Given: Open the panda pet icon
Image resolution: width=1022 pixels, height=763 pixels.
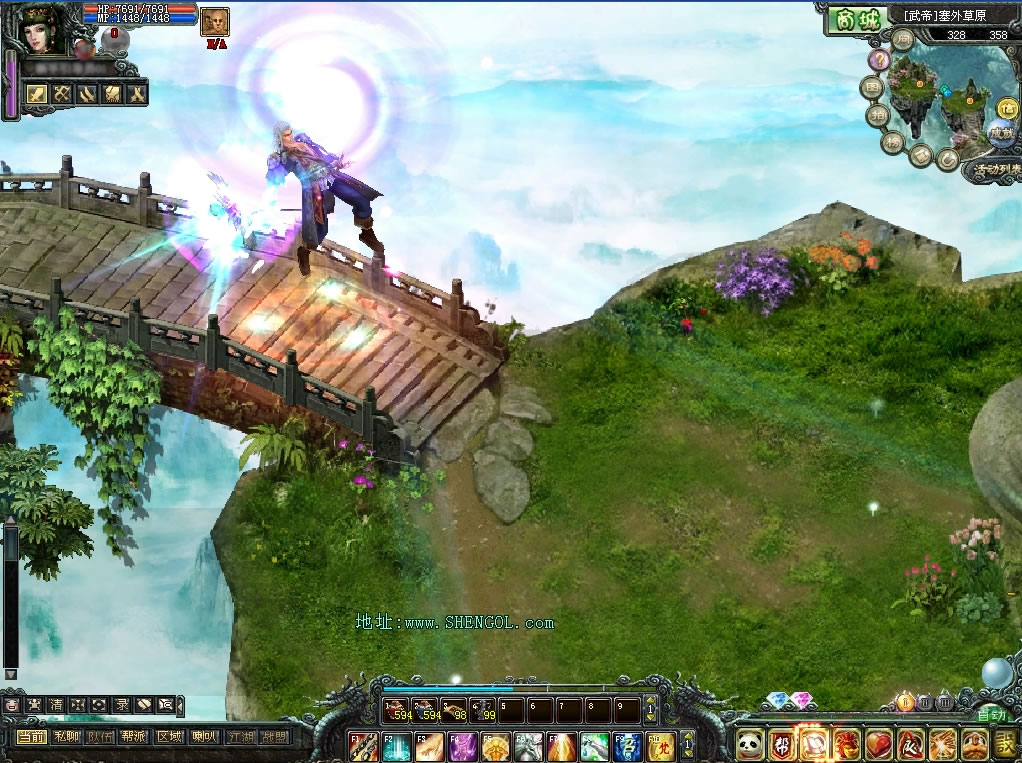Looking at the screenshot, I should (x=750, y=744).
